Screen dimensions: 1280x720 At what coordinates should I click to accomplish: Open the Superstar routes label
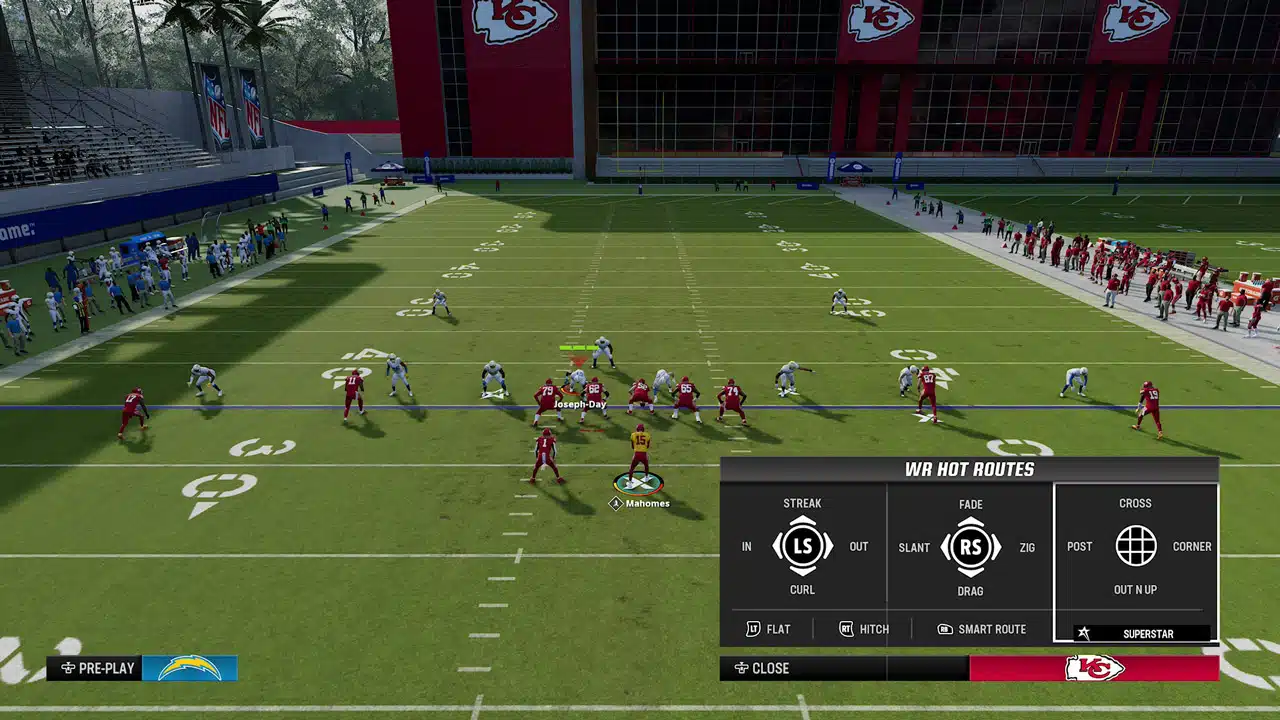point(1140,634)
